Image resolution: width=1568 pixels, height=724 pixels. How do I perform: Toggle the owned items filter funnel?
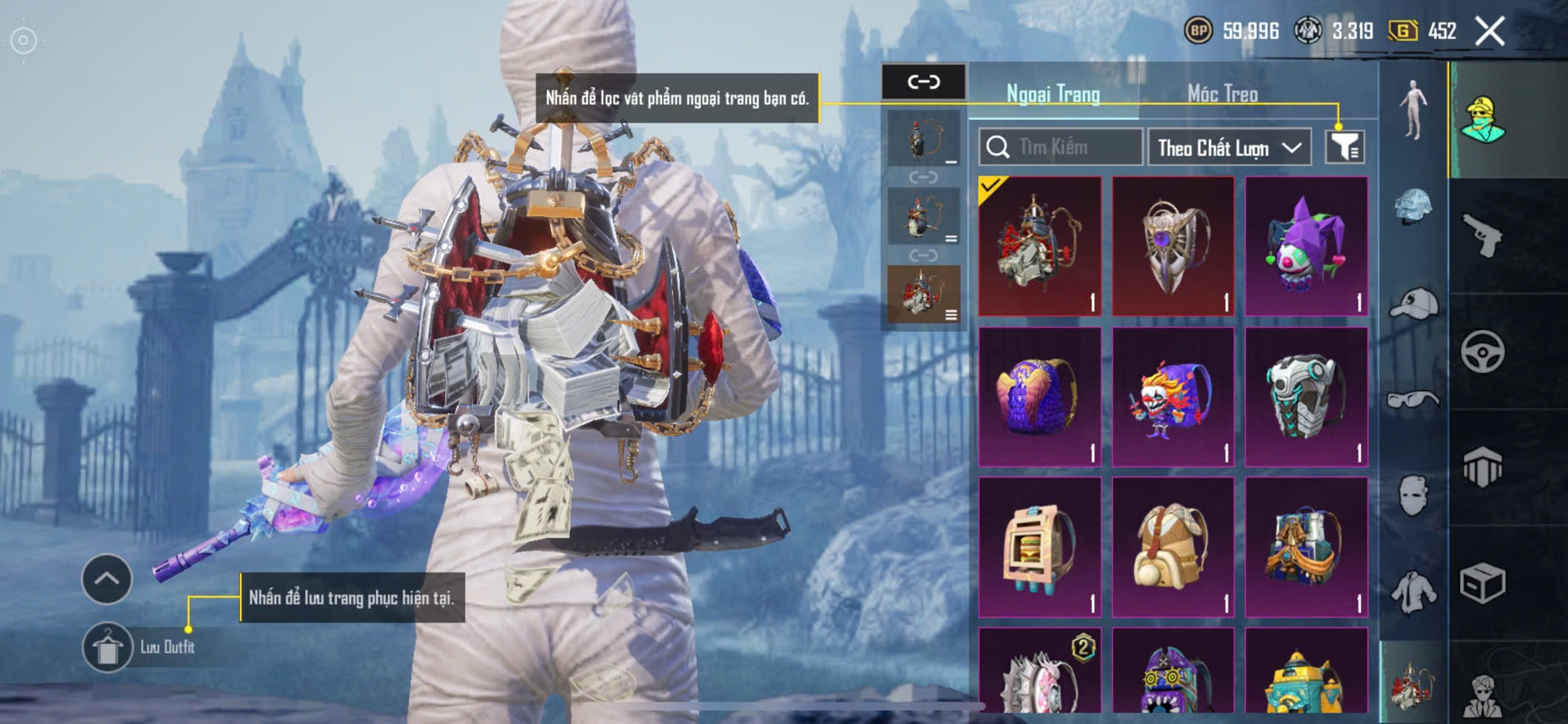click(1344, 147)
